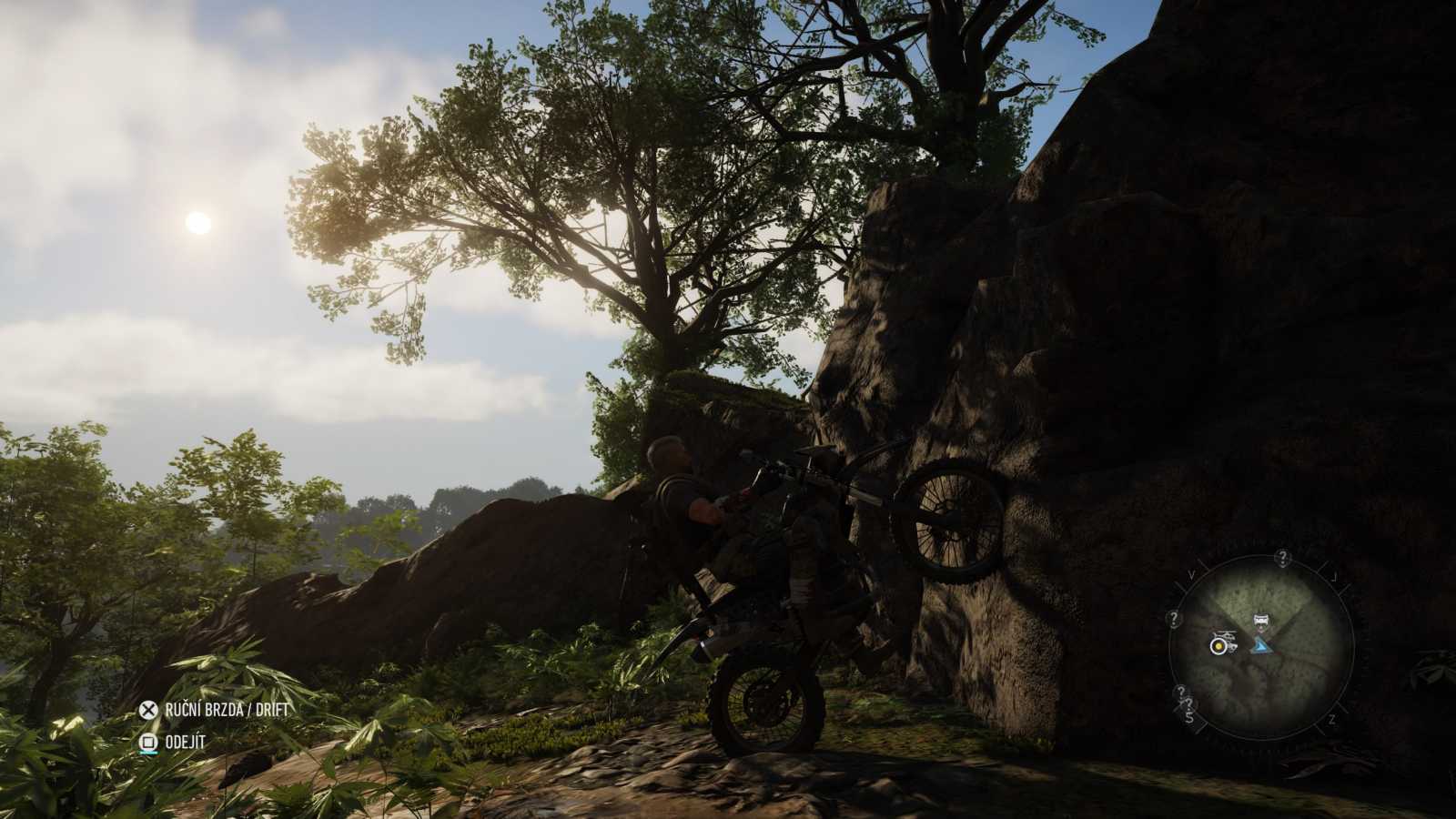Click the cross controller button icon
This screenshot has width=1456, height=819.
(148, 710)
